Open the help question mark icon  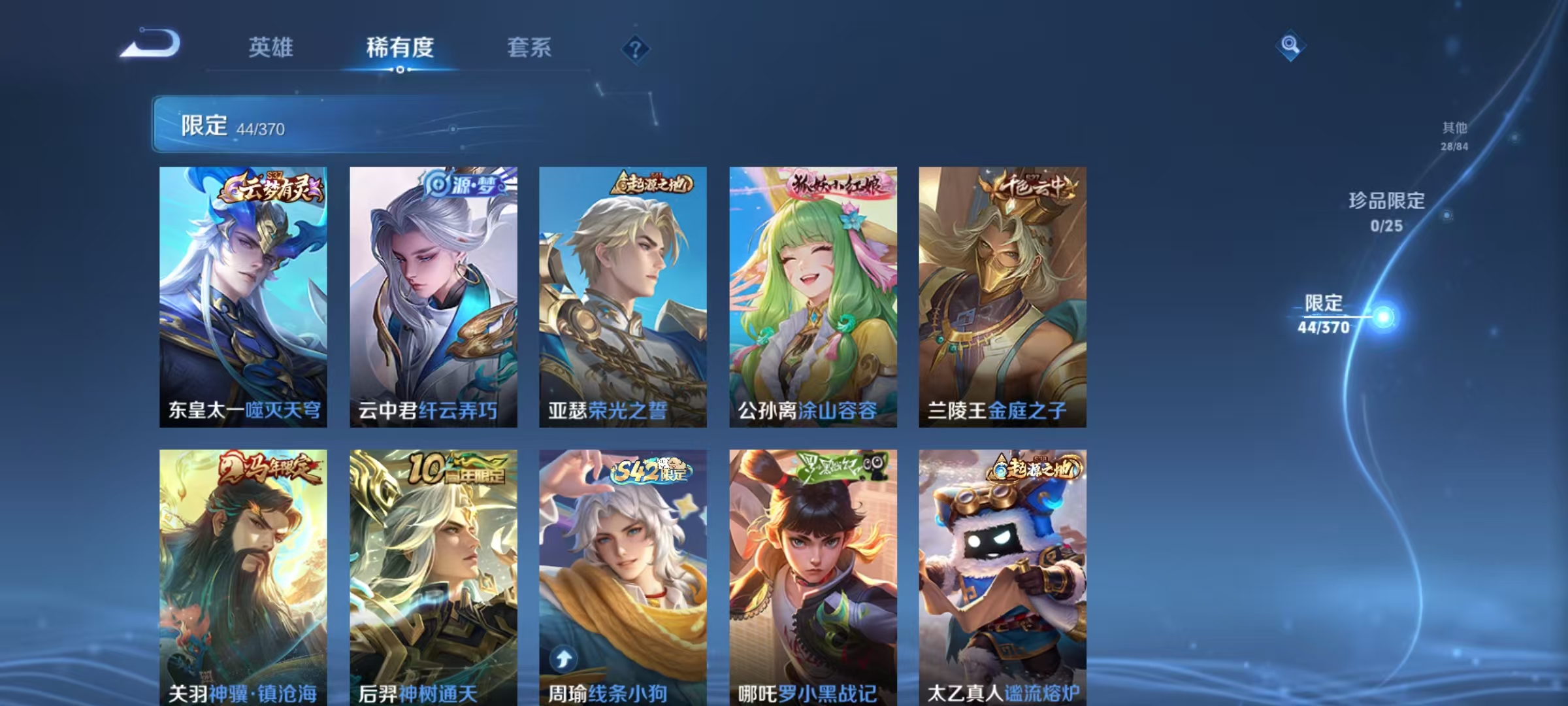coord(636,48)
